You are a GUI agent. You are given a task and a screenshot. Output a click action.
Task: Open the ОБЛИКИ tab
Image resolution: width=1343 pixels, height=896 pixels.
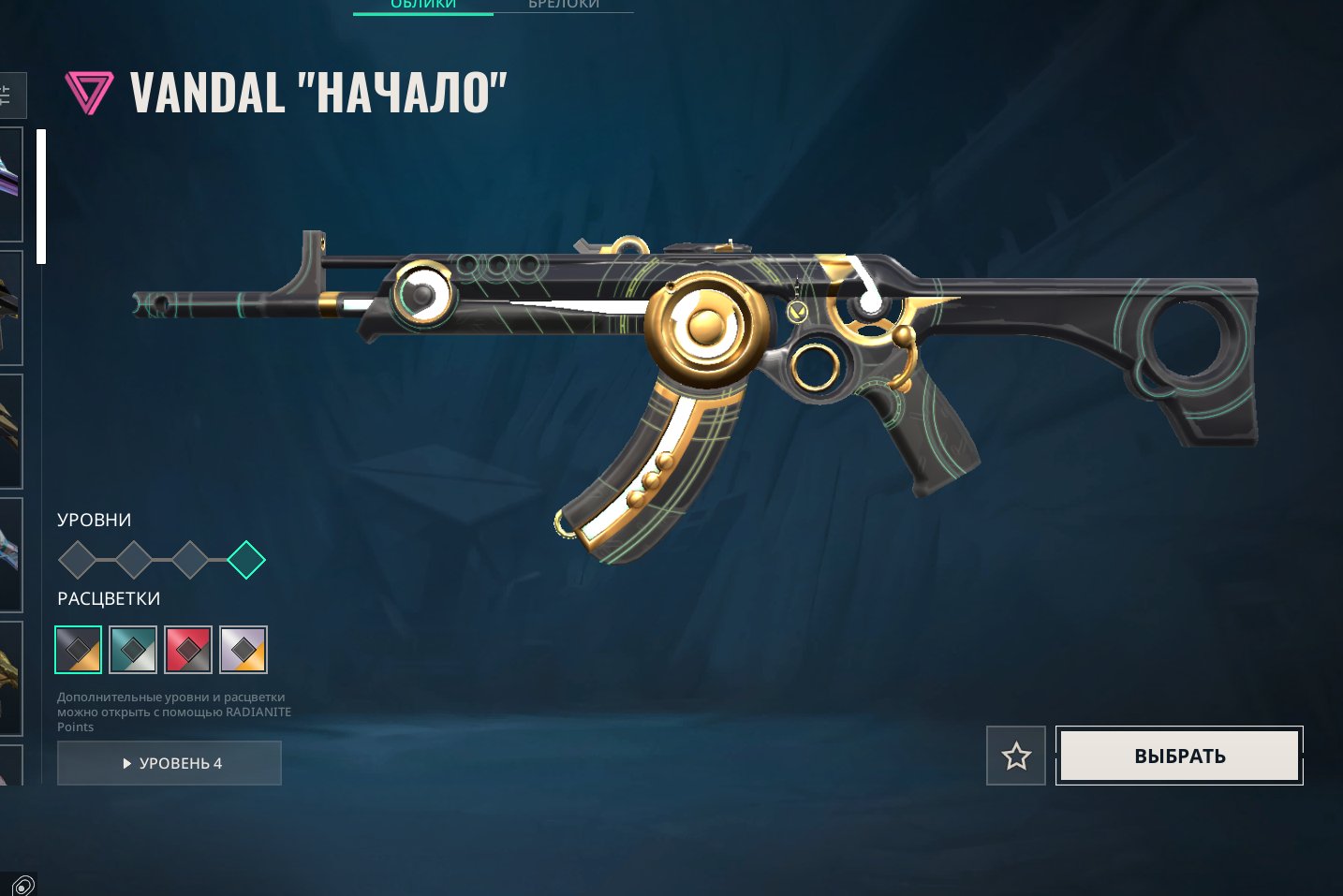[x=423, y=5]
